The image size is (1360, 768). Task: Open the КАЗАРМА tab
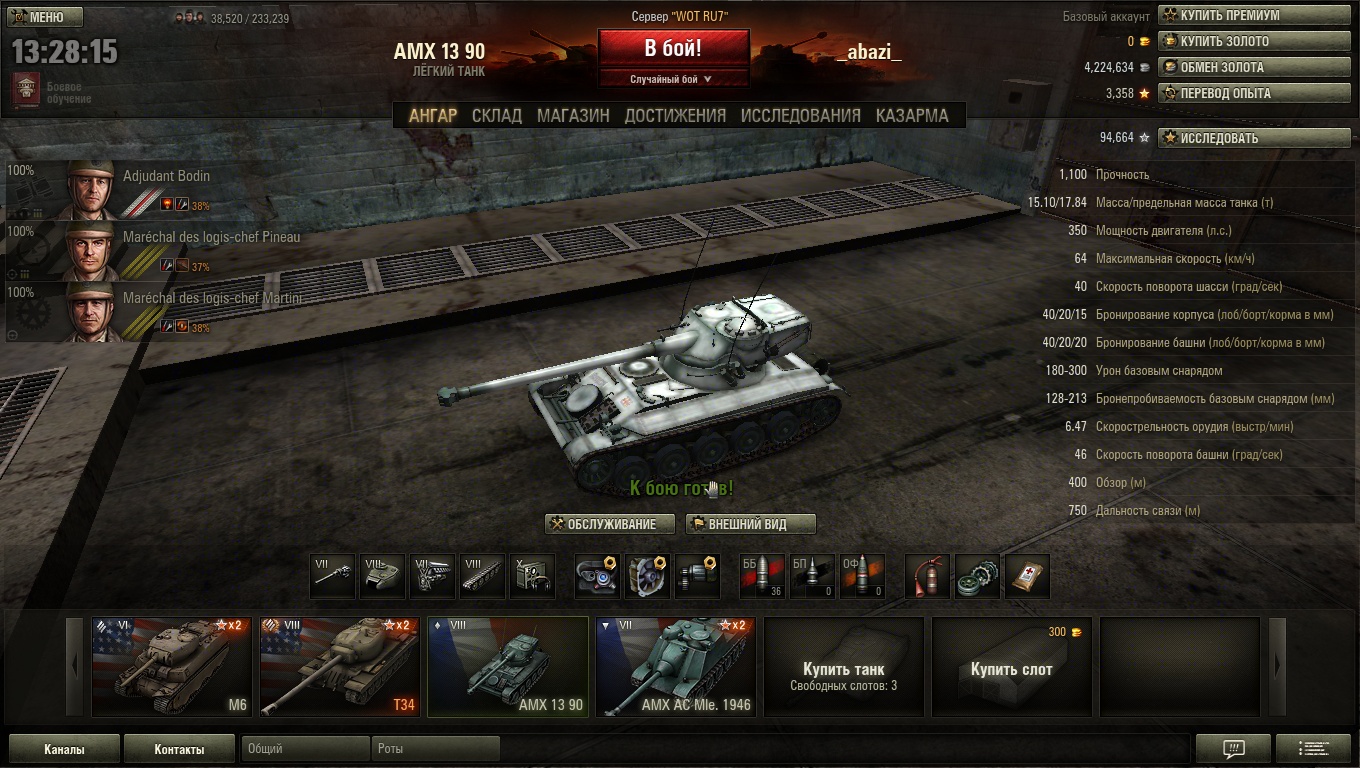coord(911,115)
